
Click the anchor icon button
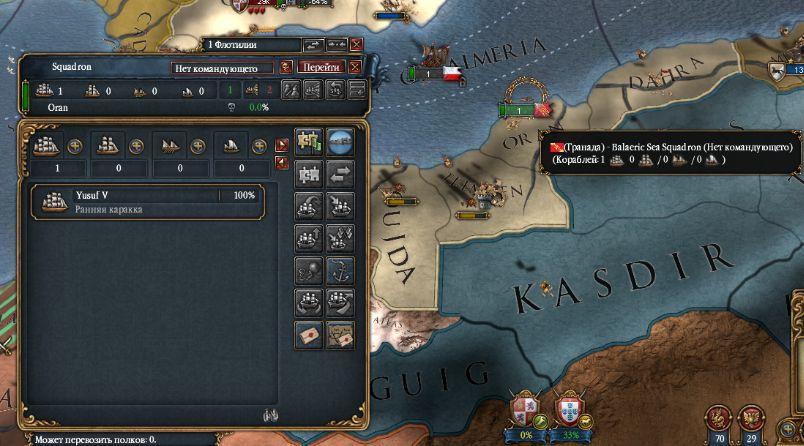click(x=342, y=269)
